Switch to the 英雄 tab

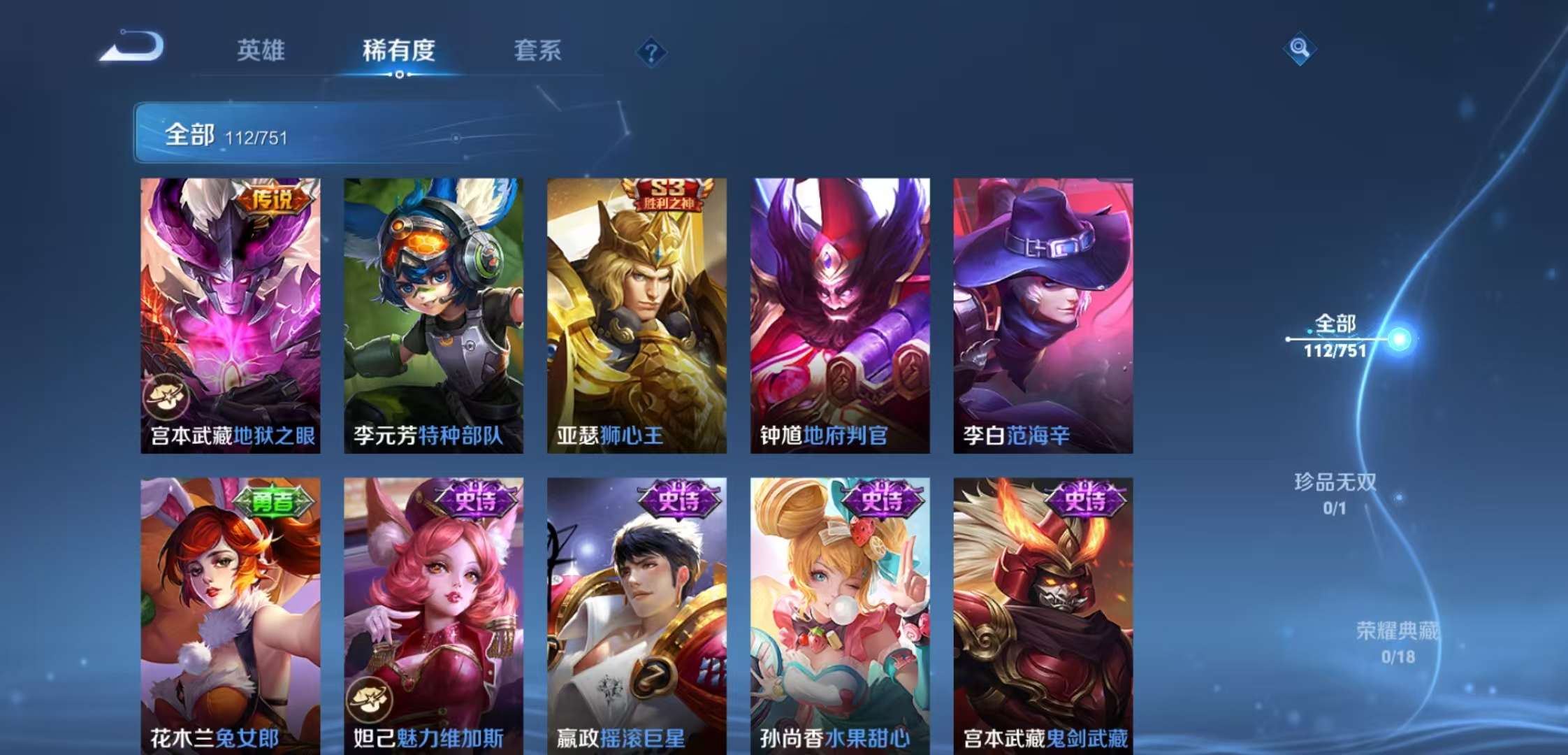point(261,50)
